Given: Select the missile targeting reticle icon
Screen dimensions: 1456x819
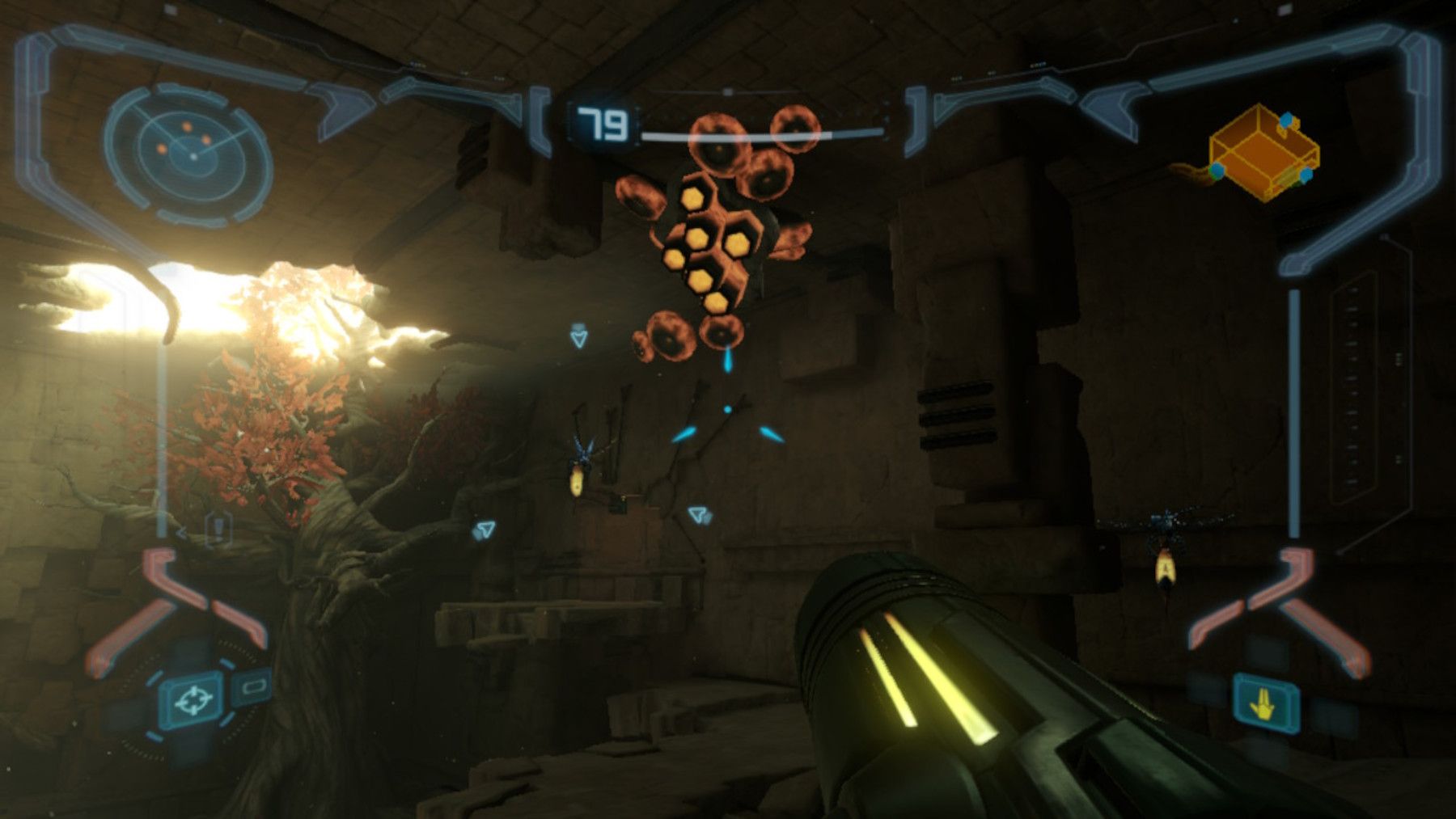Looking at the screenshot, I should tap(193, 702).
